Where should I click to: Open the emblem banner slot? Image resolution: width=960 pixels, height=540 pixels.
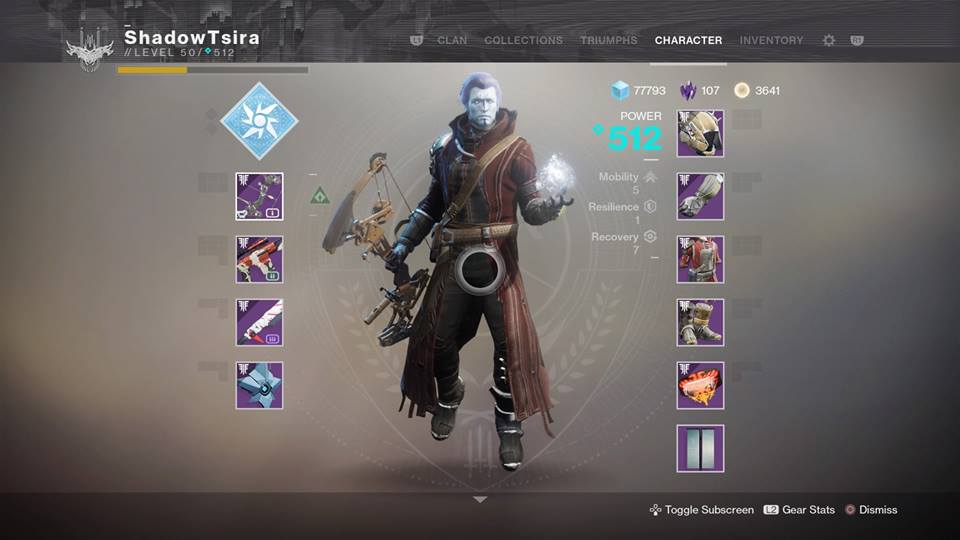pyautogui.click(x=700, y=448)
